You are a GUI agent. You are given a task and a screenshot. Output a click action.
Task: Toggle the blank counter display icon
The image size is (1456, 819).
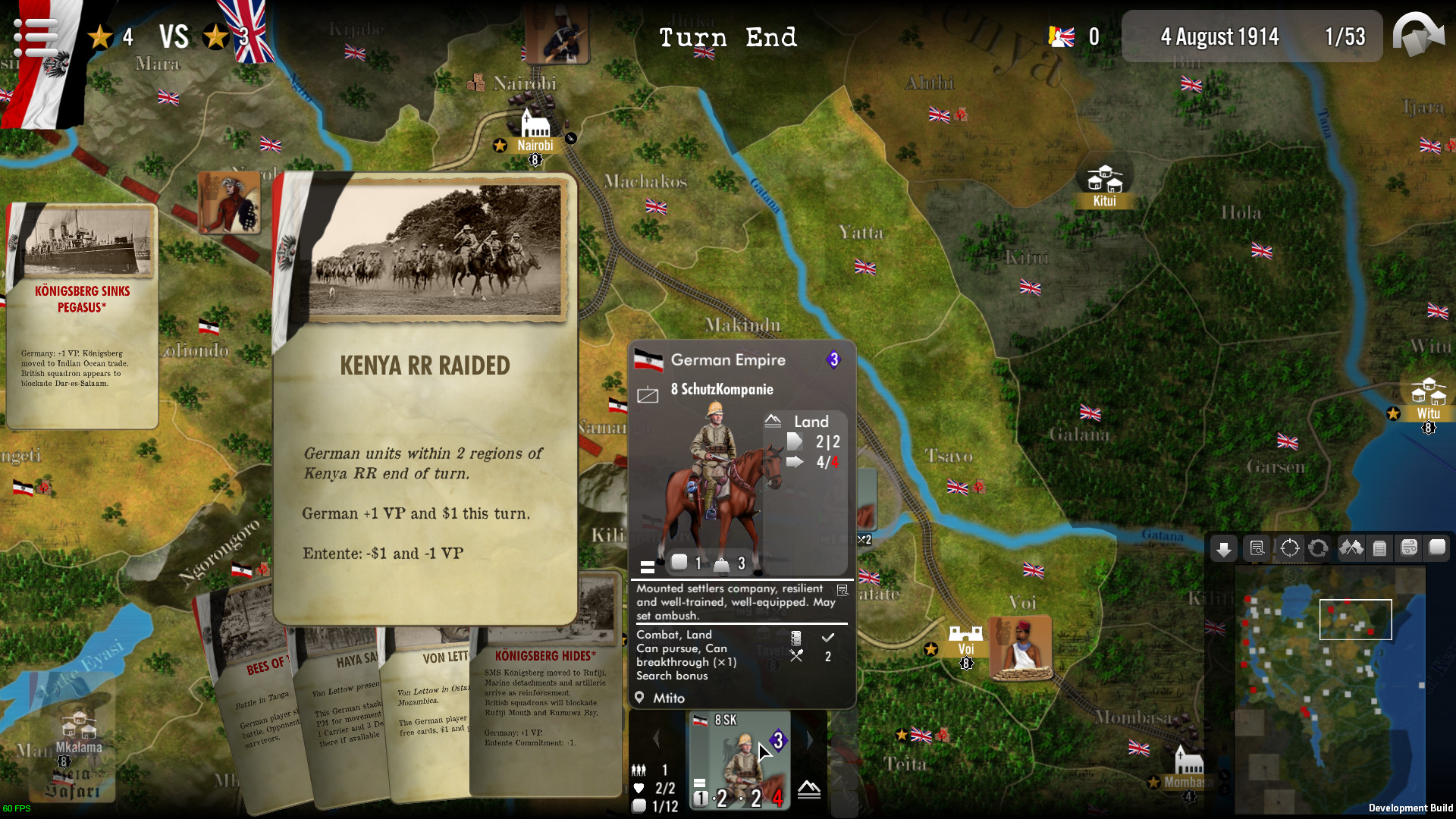1436,548
